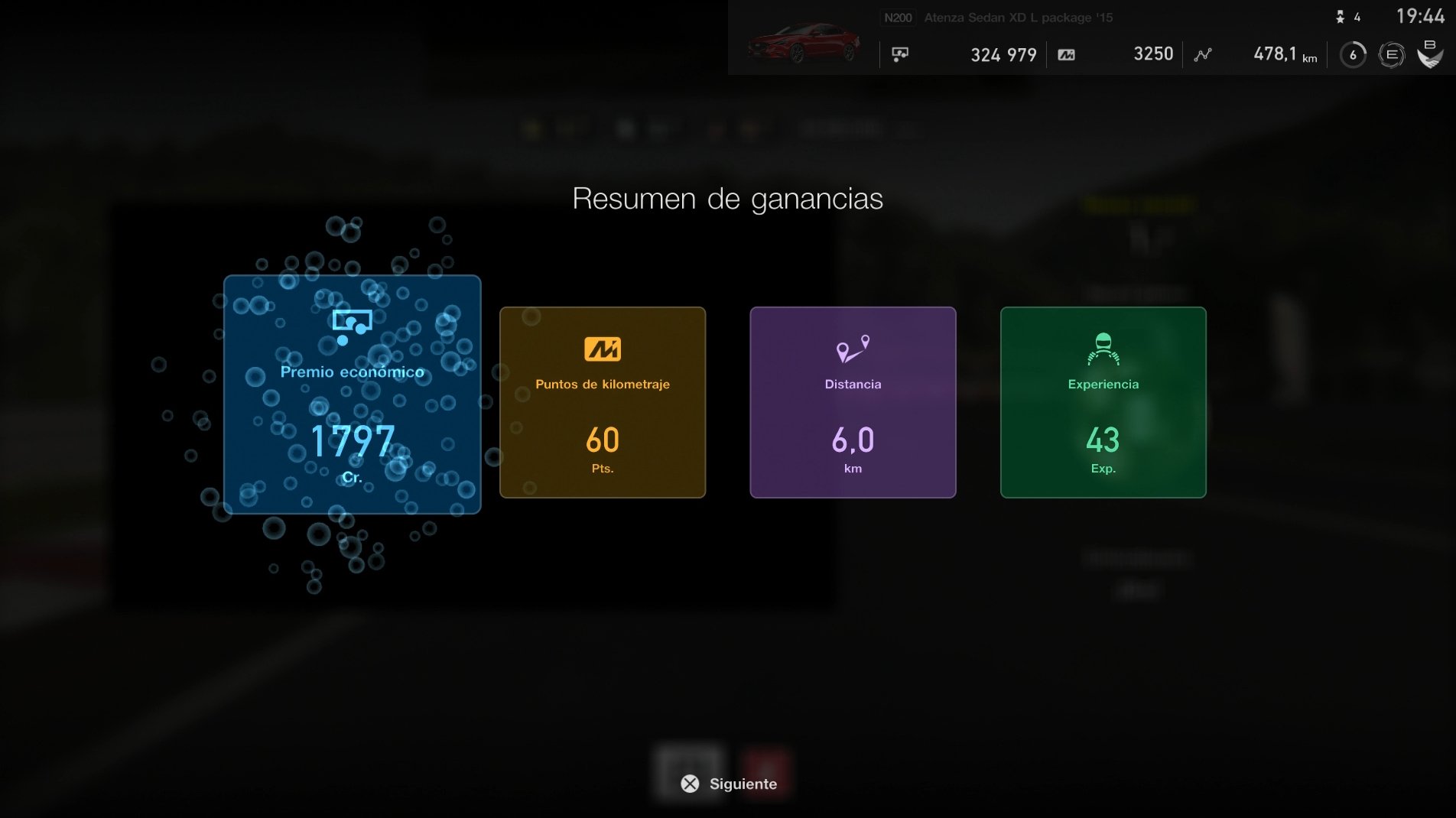
Task: Click the purple Distancia card
Action: pos(852,403)
